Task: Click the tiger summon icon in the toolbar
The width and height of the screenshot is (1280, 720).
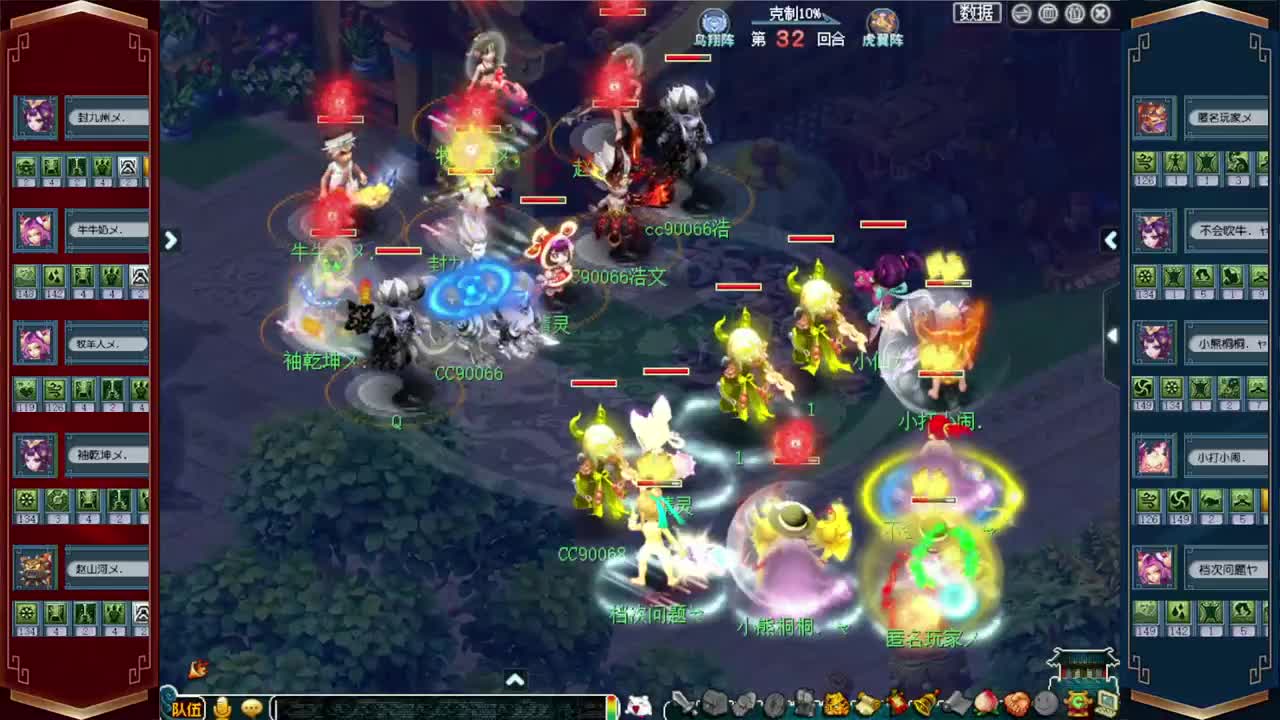Action: tap(835, 700)
